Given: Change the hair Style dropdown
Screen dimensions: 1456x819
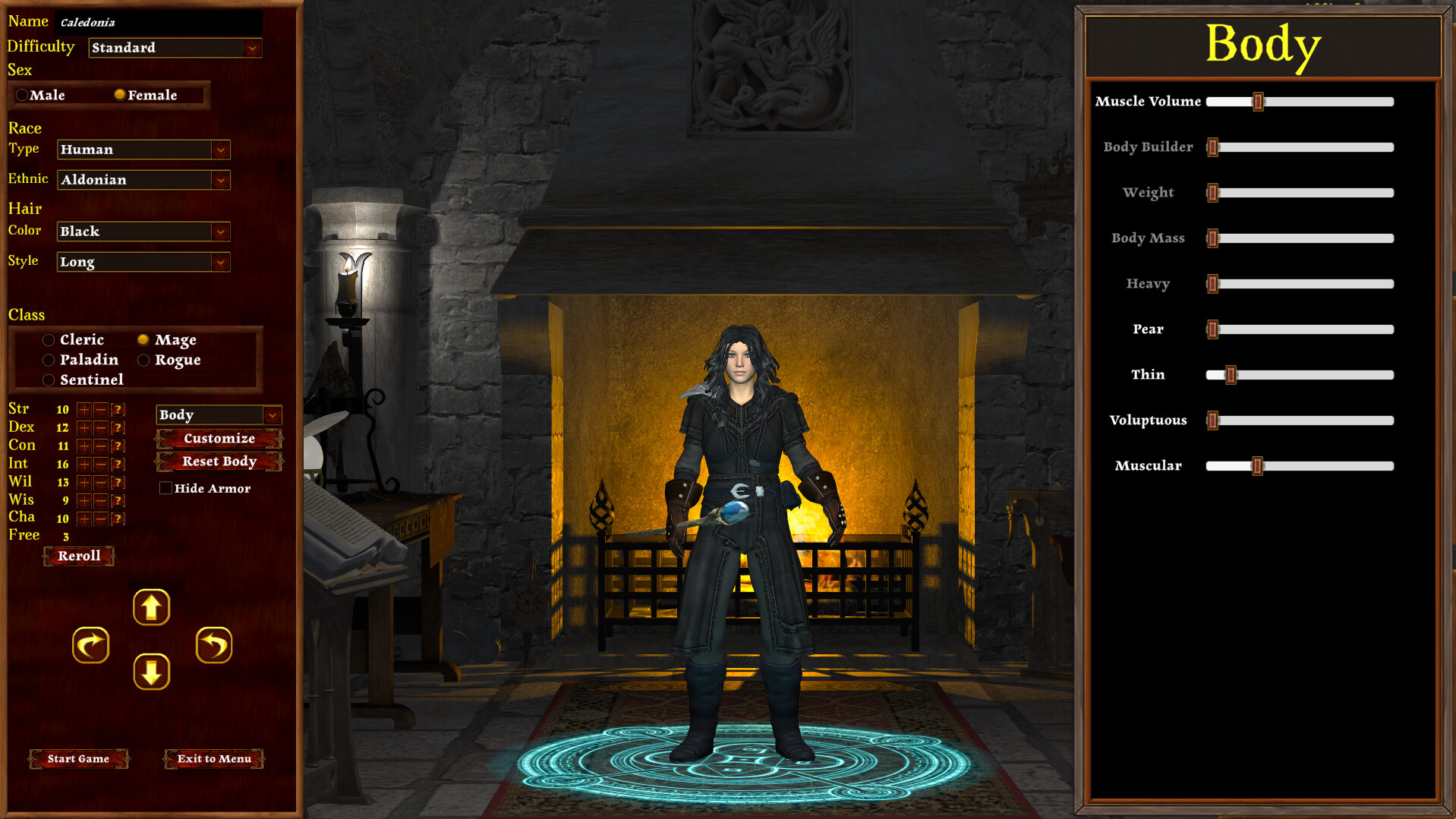Looking at the screenshot, I should click(220, 262).
